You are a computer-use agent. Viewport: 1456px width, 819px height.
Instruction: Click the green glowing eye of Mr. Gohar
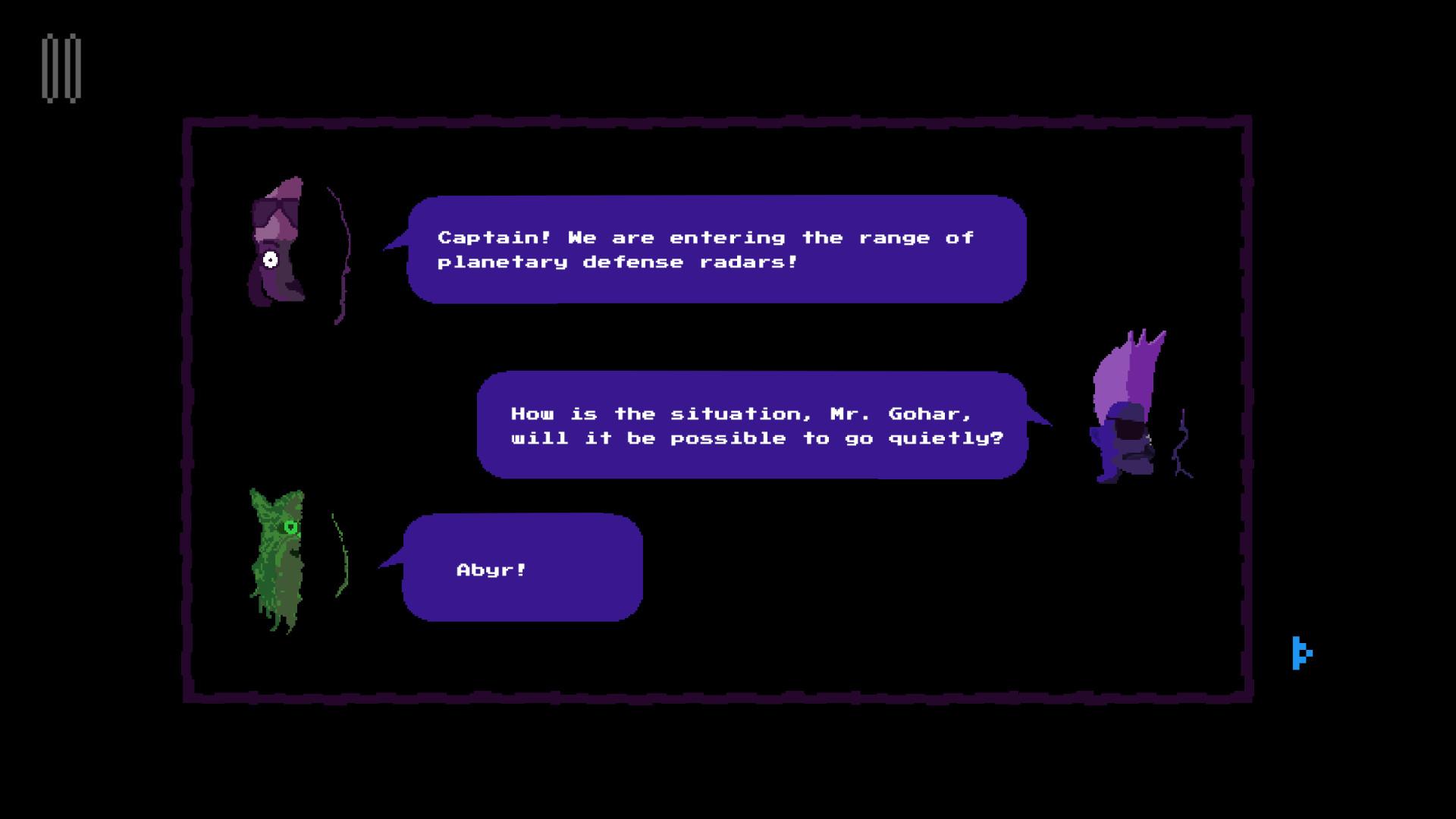coord(290,526)
